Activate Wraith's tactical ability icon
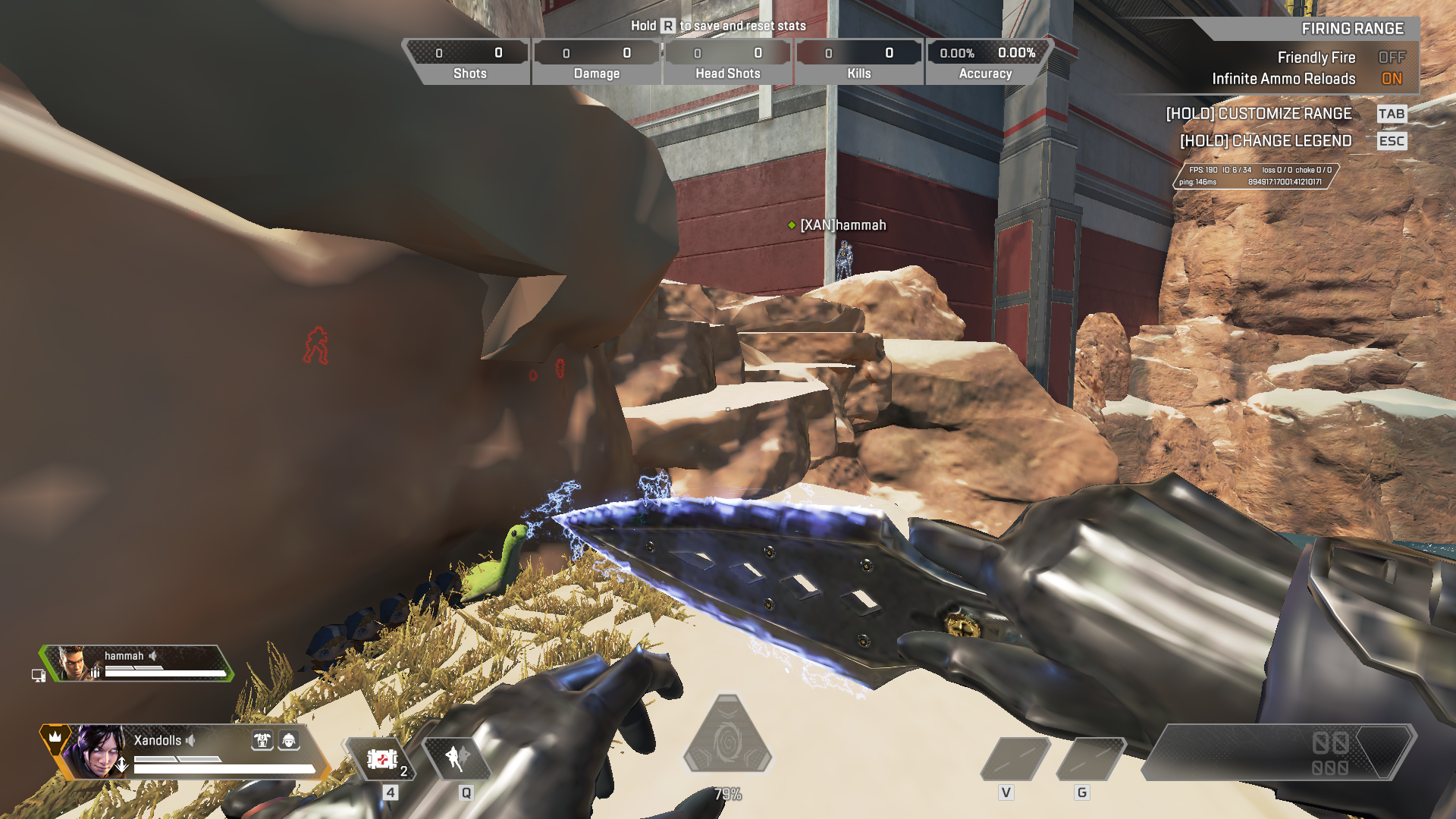 click(457, 758)
